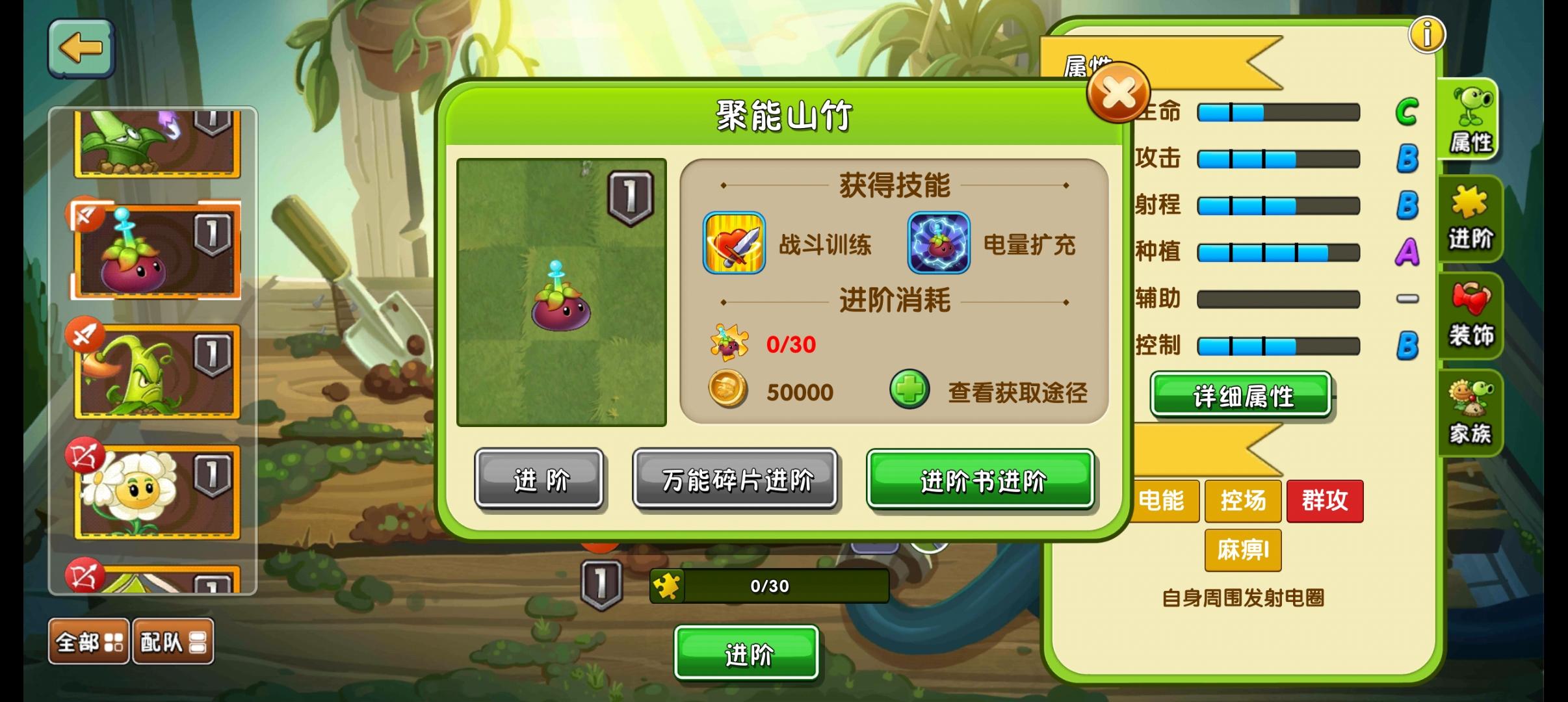
Task: Click the gold coin icon next to 50000
Action: tap(727, 391)
